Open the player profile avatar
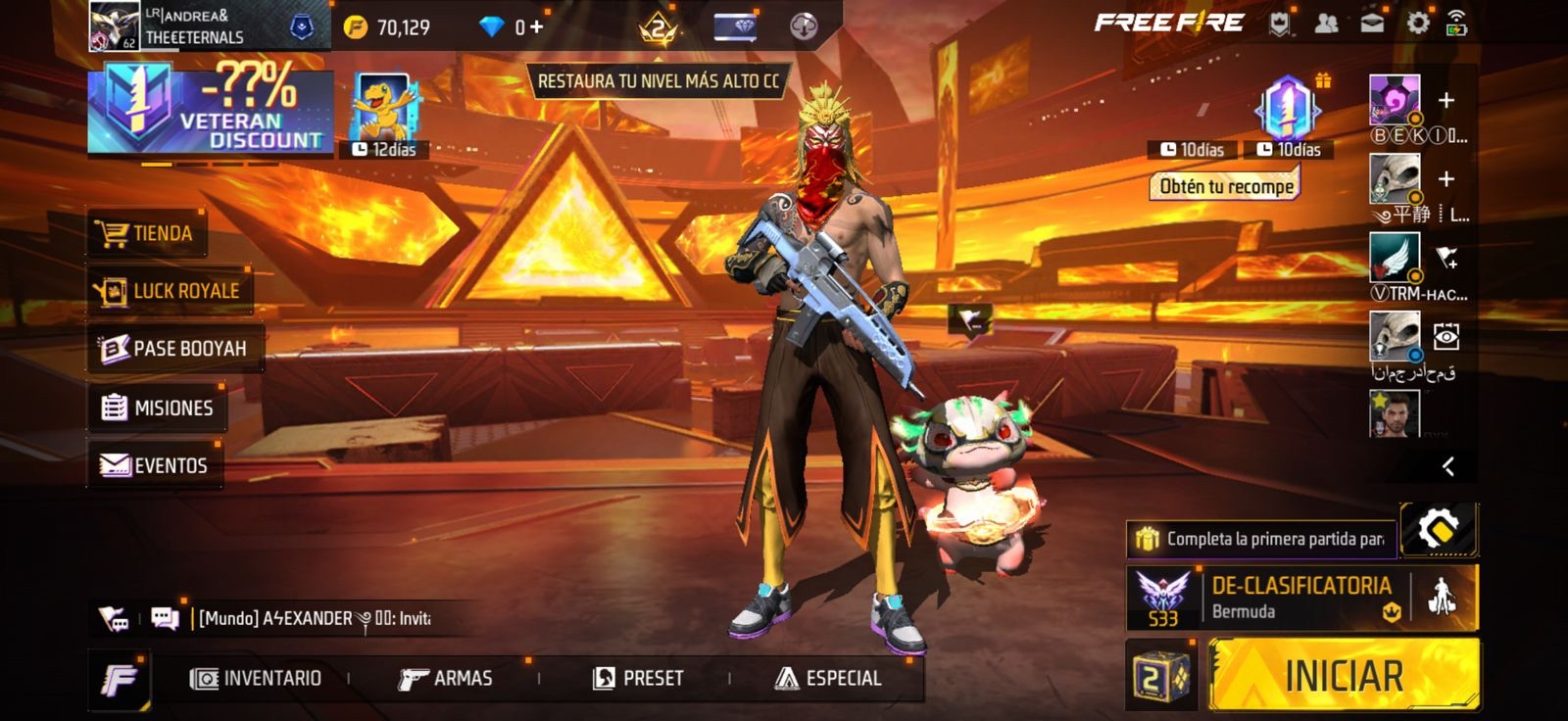Viewport: 1568px width, 721px height. 114,26
